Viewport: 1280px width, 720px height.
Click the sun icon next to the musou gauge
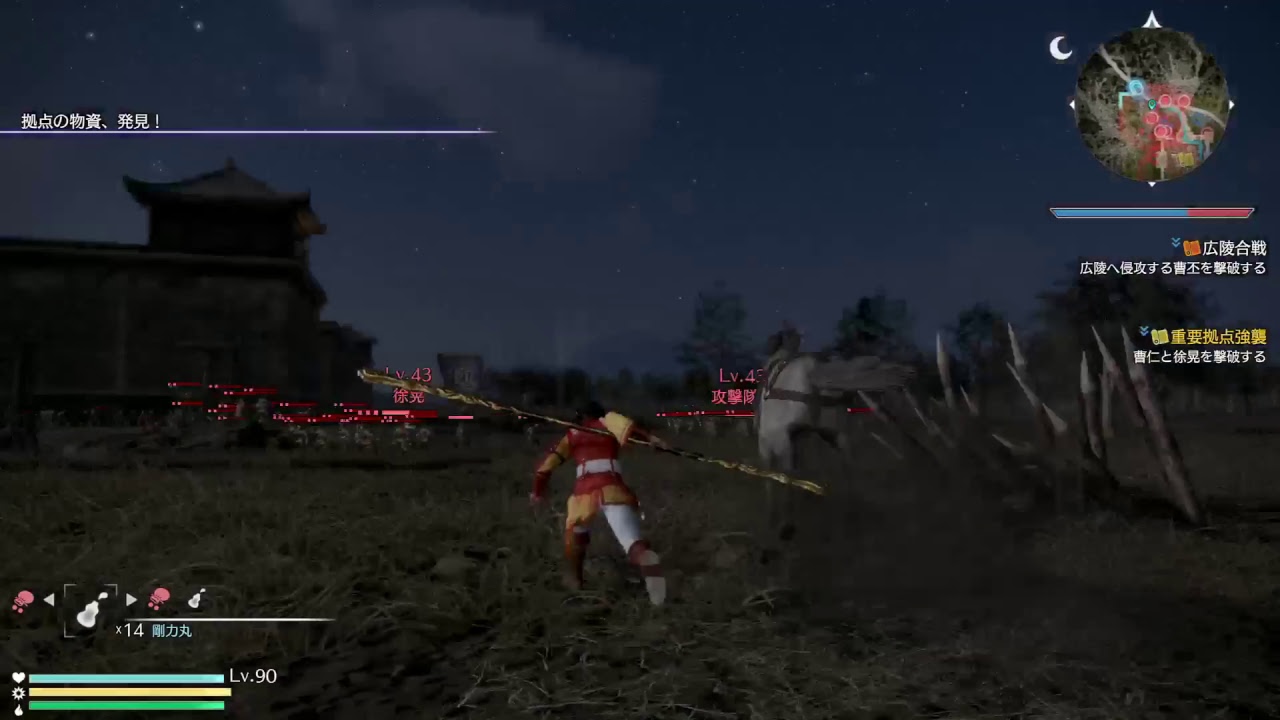coord(19,693)
